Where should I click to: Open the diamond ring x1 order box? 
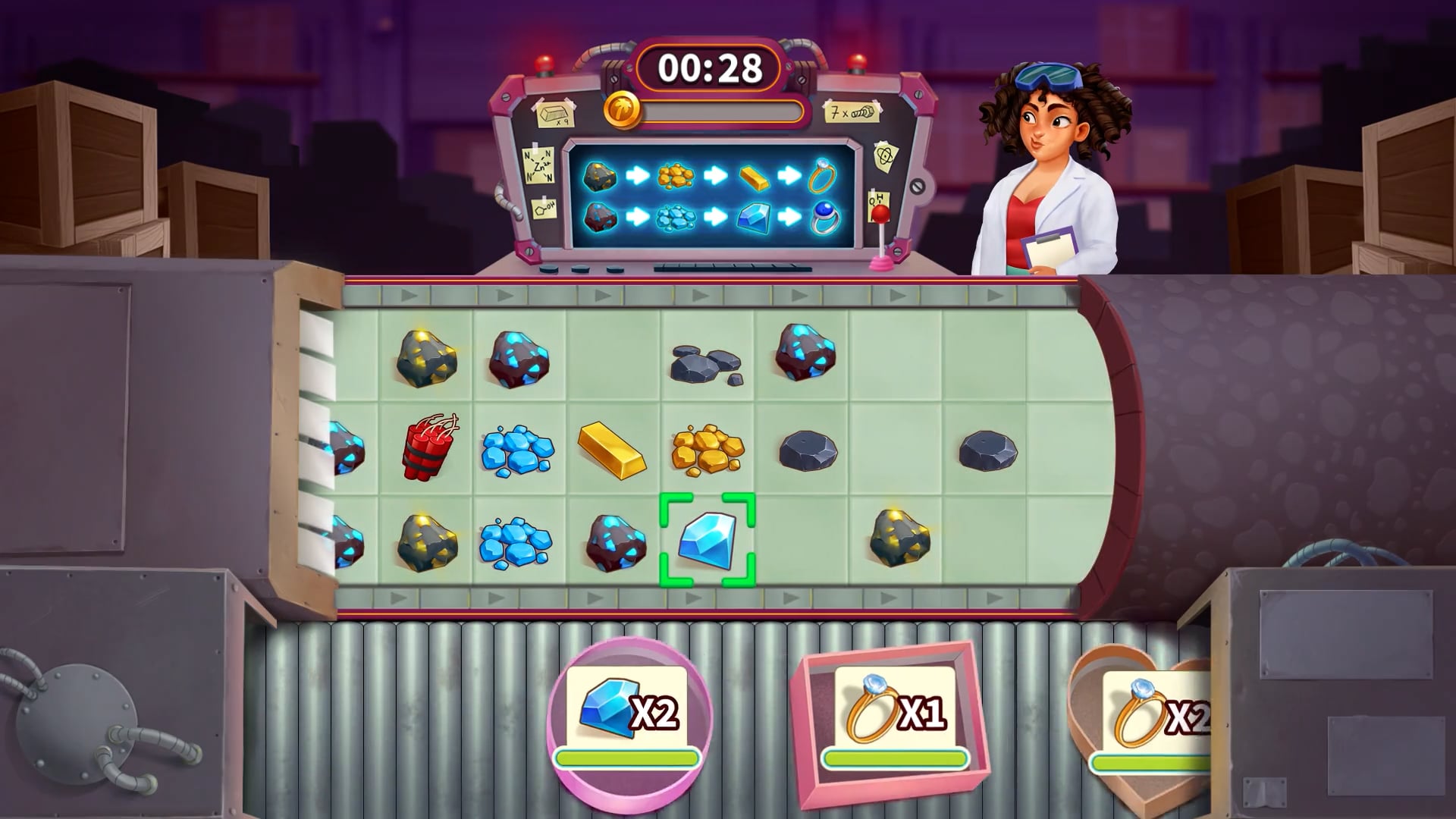tap(895, 715)
